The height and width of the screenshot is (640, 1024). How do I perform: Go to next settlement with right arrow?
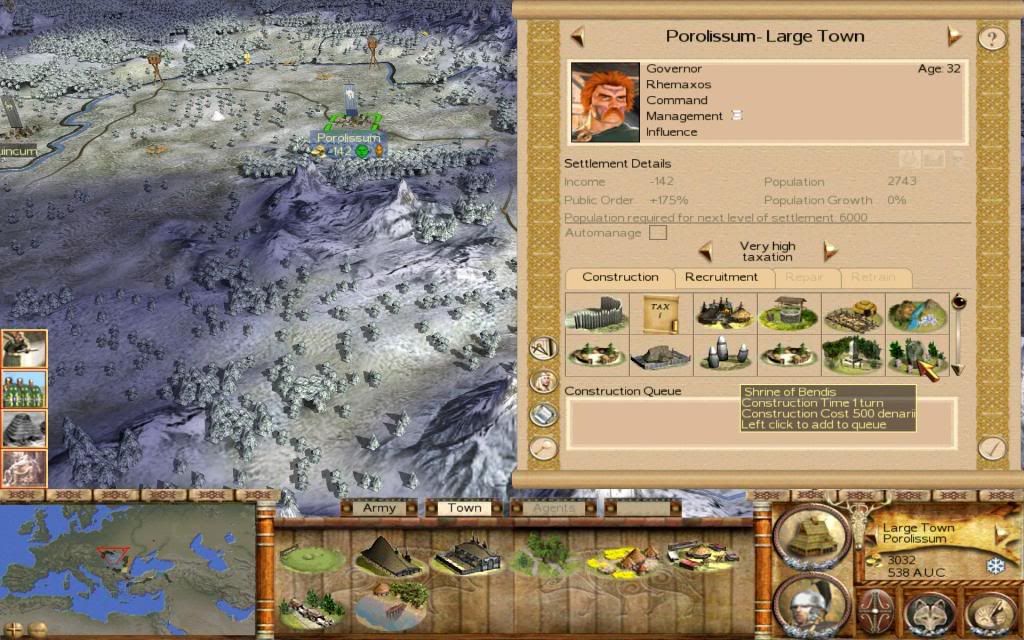pos(954,37)
